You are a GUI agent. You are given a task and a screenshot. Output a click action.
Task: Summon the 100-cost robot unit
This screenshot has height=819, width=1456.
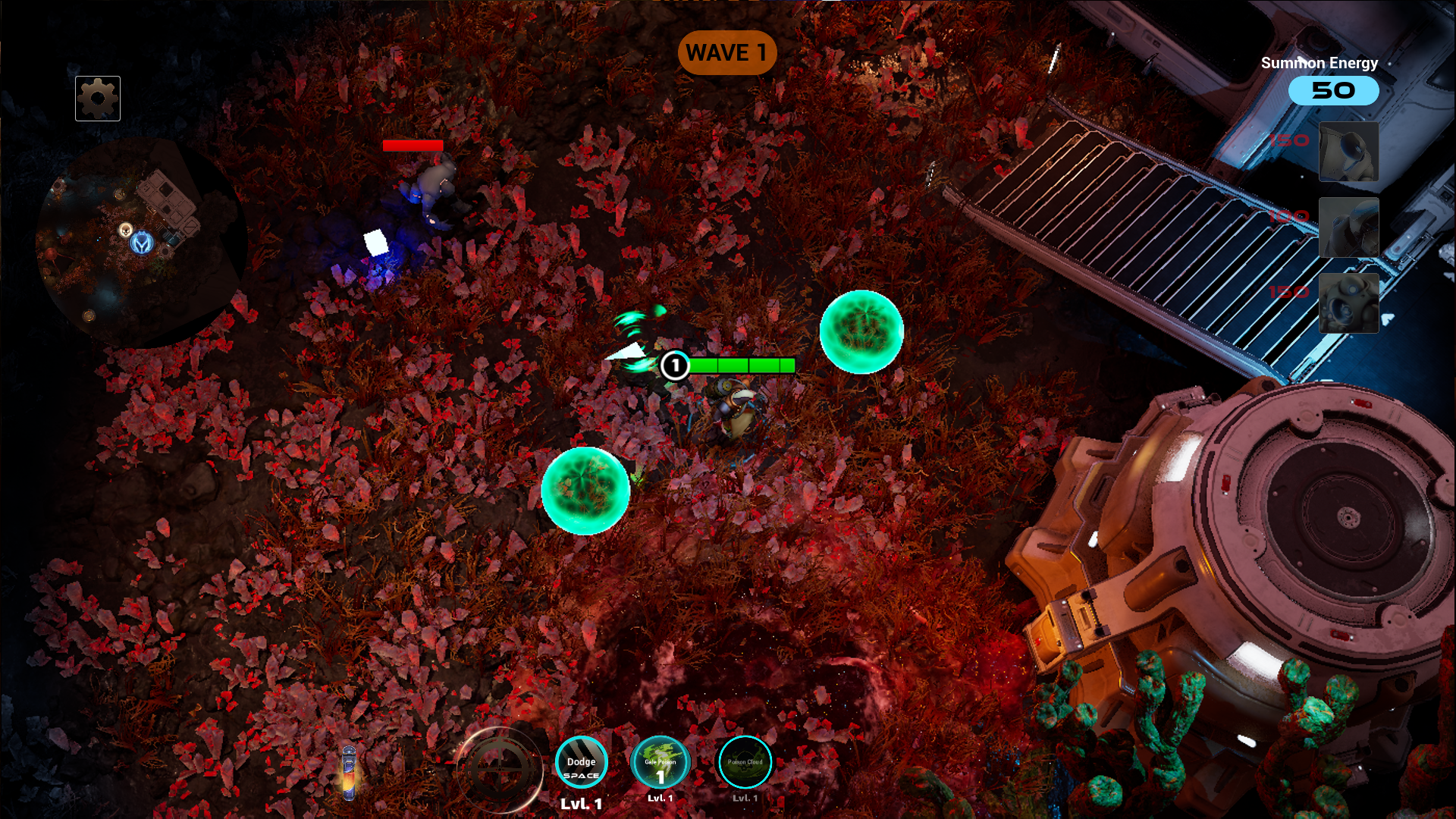(x=1349, y=227)
